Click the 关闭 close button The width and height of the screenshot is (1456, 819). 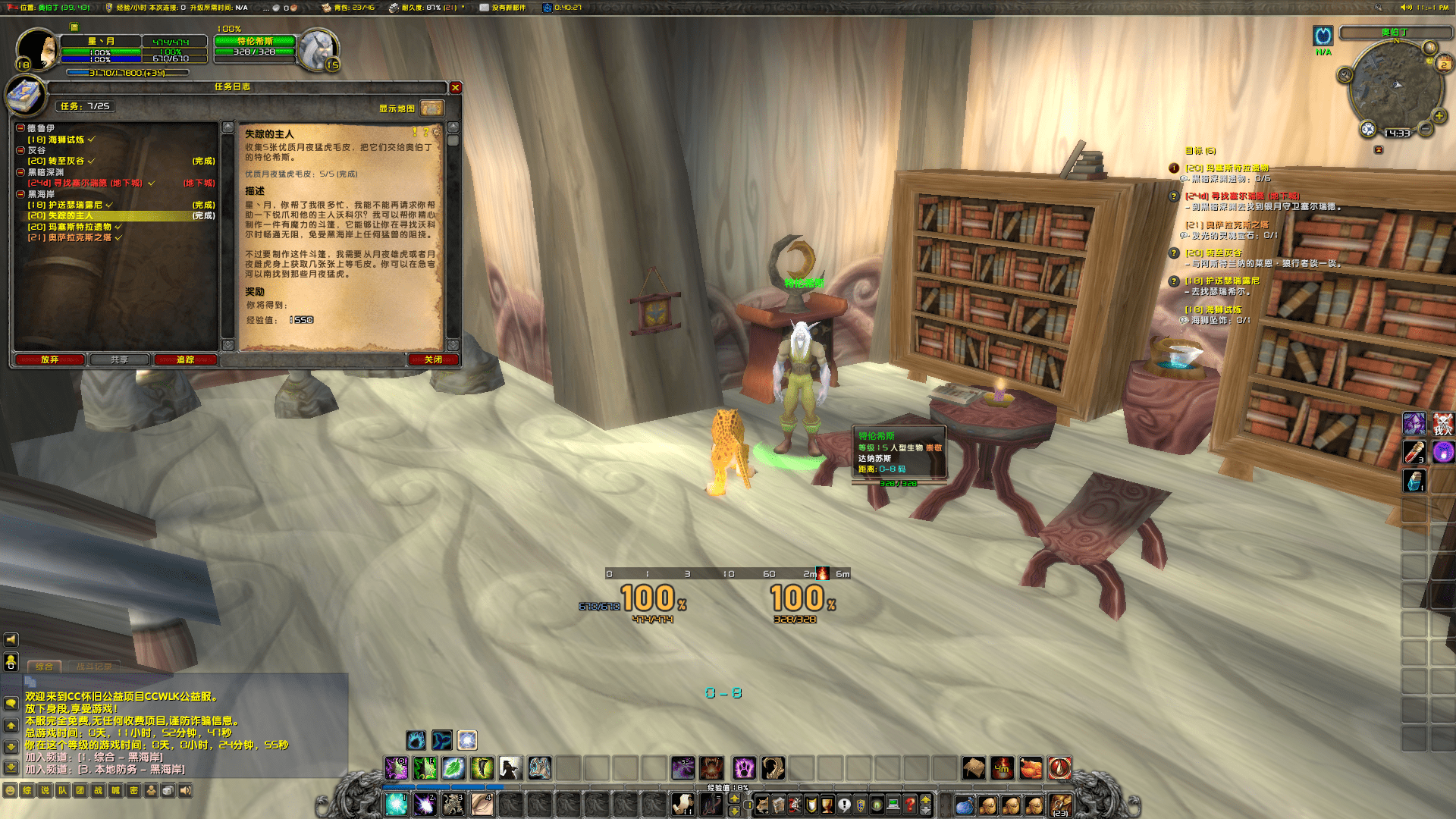[x=433, y=359]
